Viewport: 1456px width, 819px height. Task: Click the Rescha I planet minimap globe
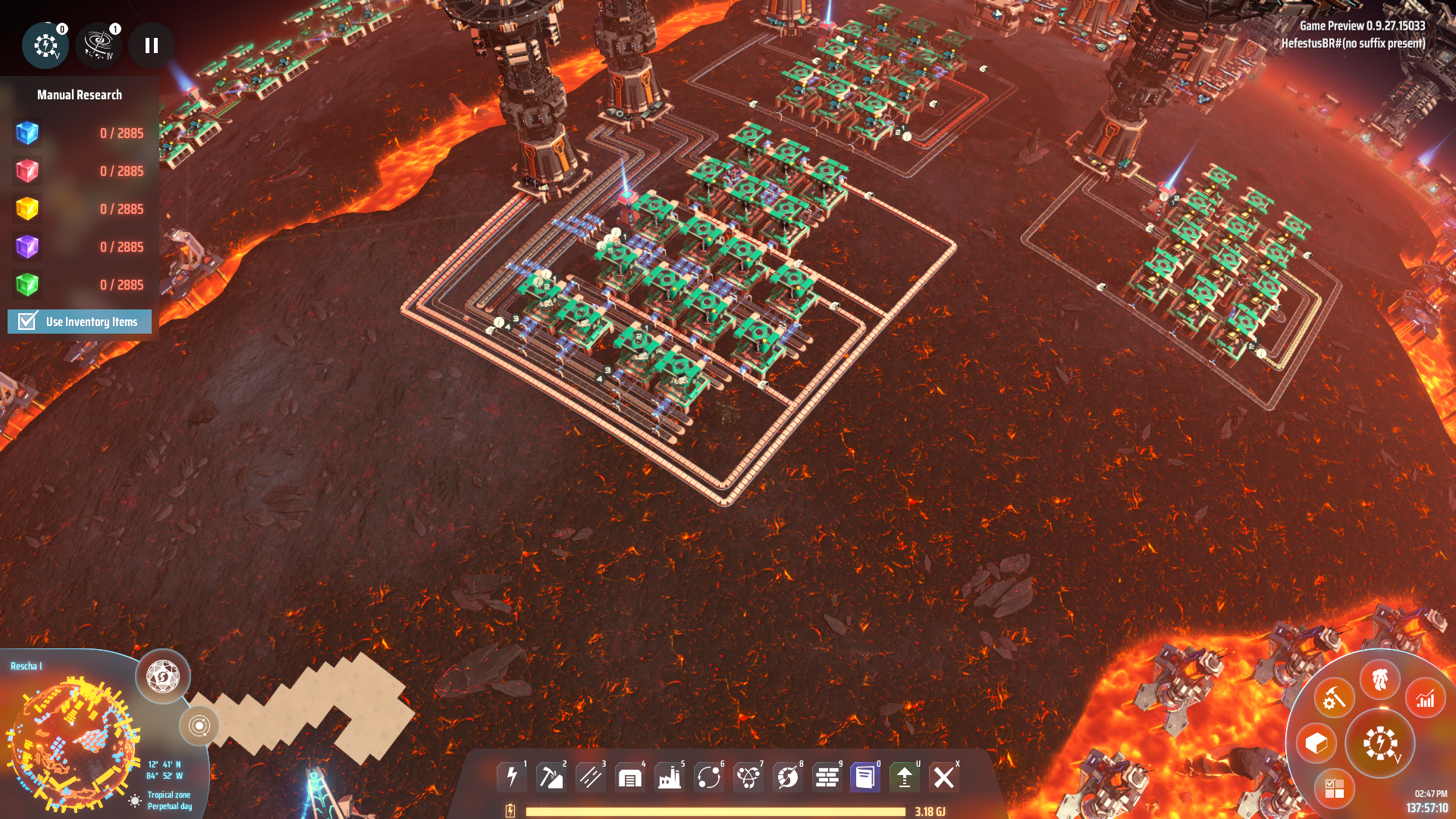pos(74,743)
